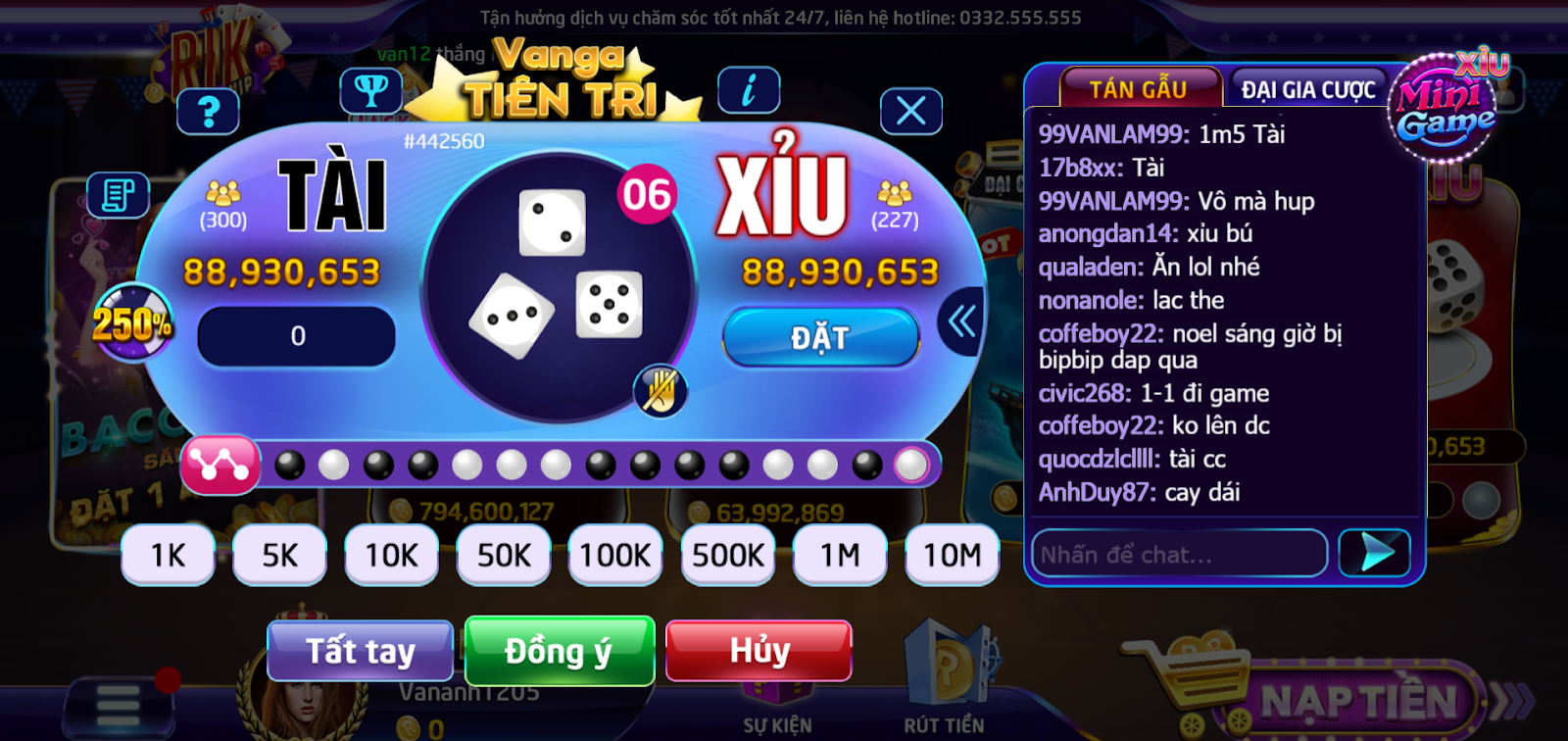Send the chat message
Viewport: 1568px width, 741px height.
click(x=1374, y=554)
